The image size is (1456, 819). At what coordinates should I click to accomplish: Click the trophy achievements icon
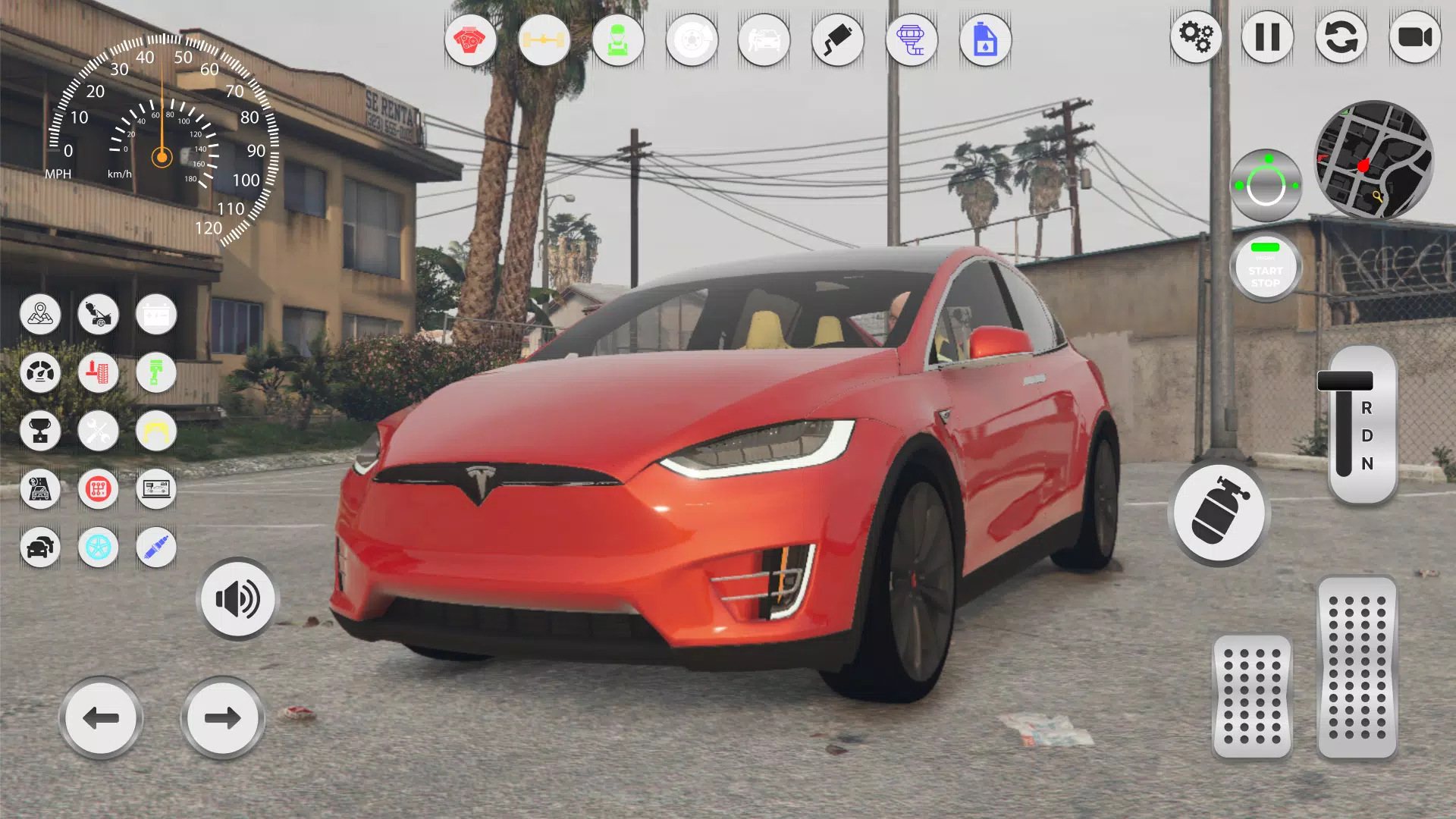coord(40,431)
